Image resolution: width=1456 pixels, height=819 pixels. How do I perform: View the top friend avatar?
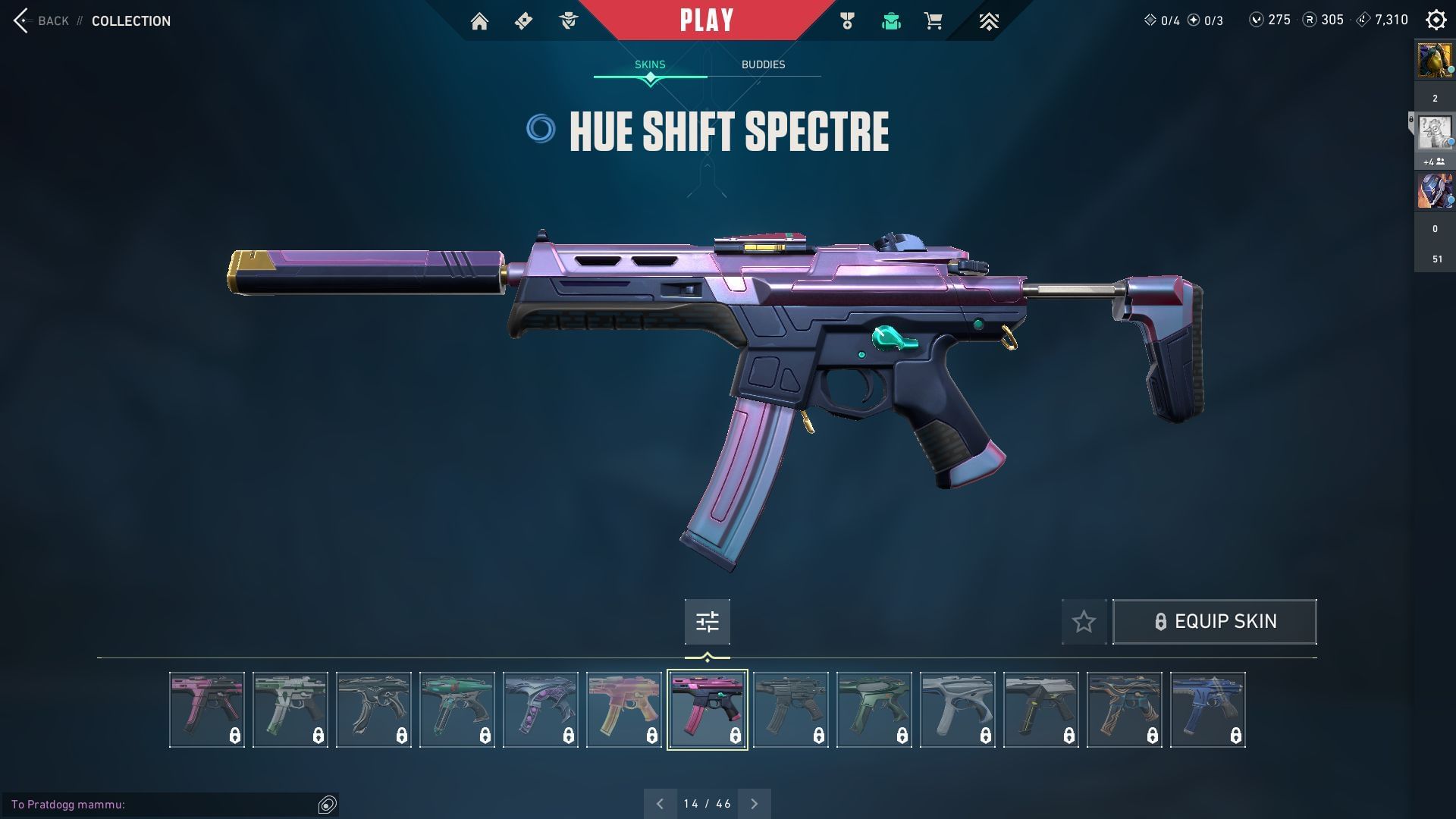pyautogui.click(x=1435, y=61)
